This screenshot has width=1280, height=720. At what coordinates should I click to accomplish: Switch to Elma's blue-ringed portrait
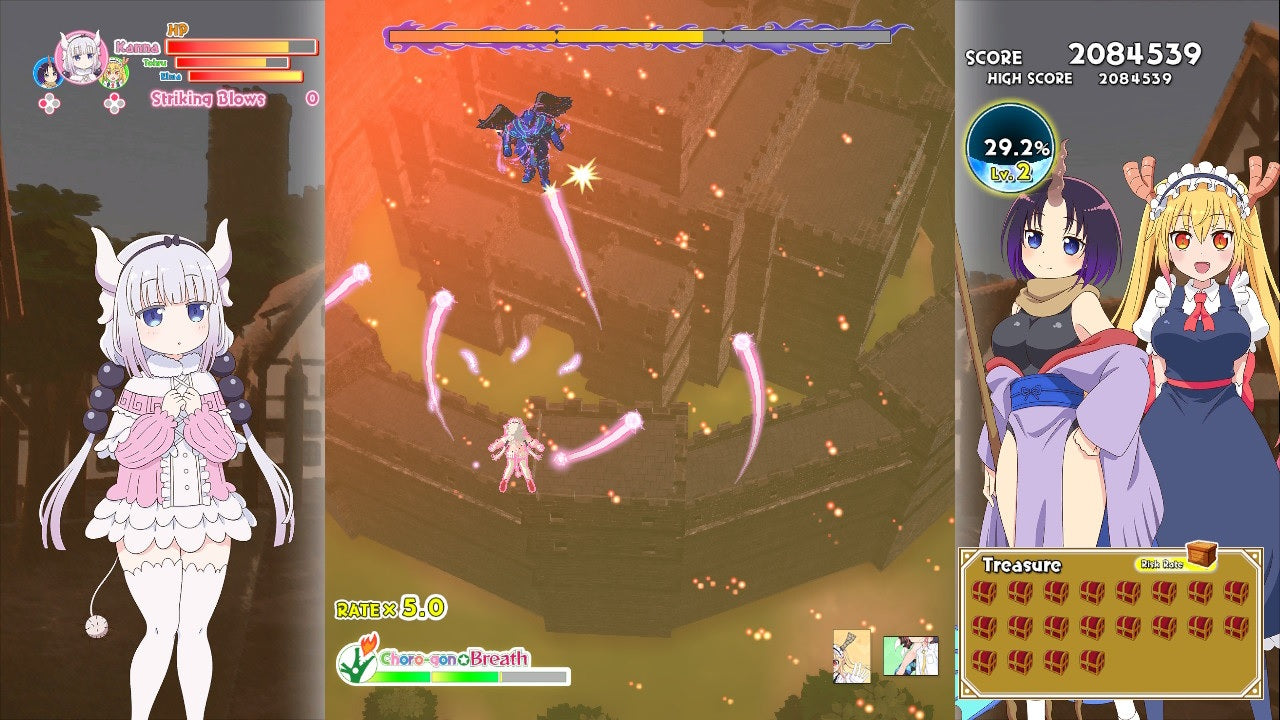click(x=48, y=72)
